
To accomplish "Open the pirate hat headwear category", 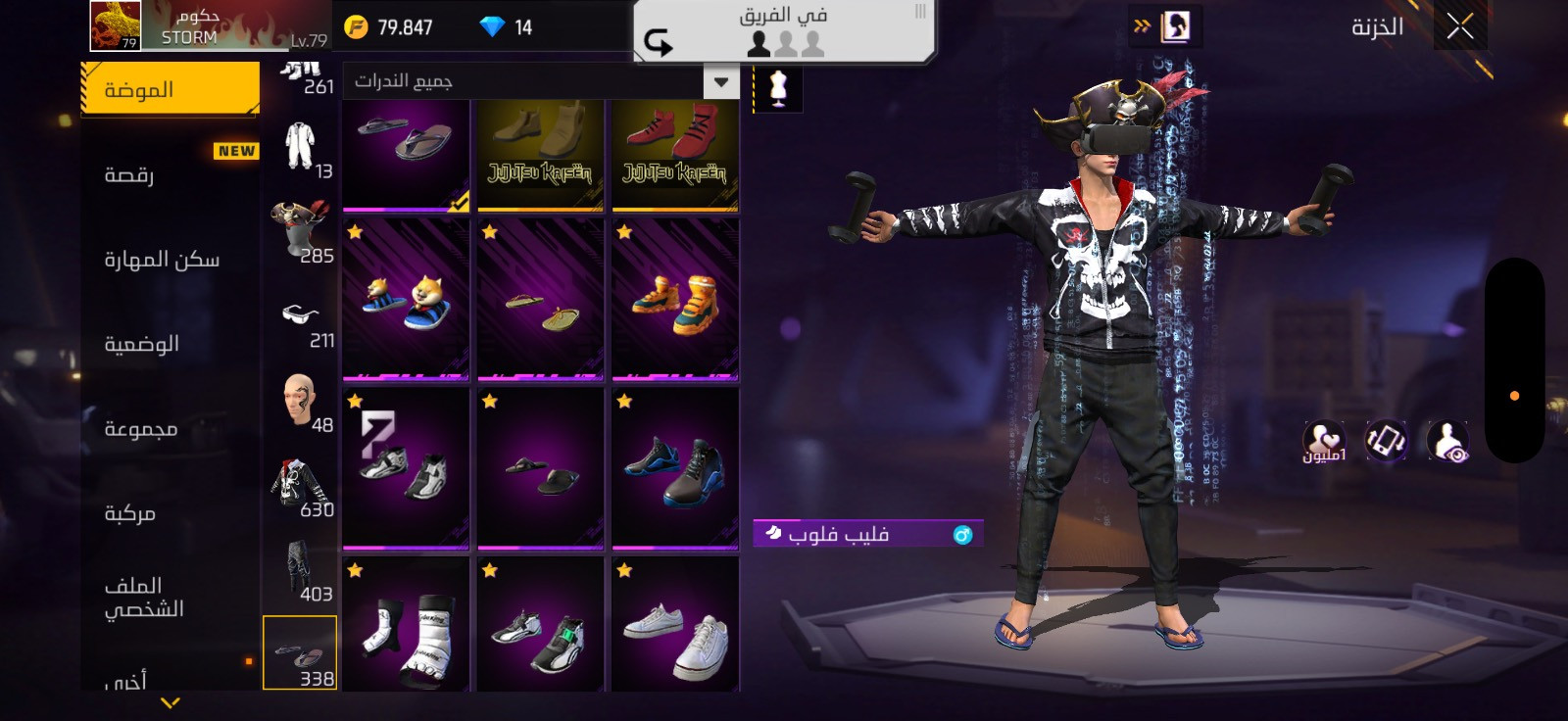I will 301,231.
